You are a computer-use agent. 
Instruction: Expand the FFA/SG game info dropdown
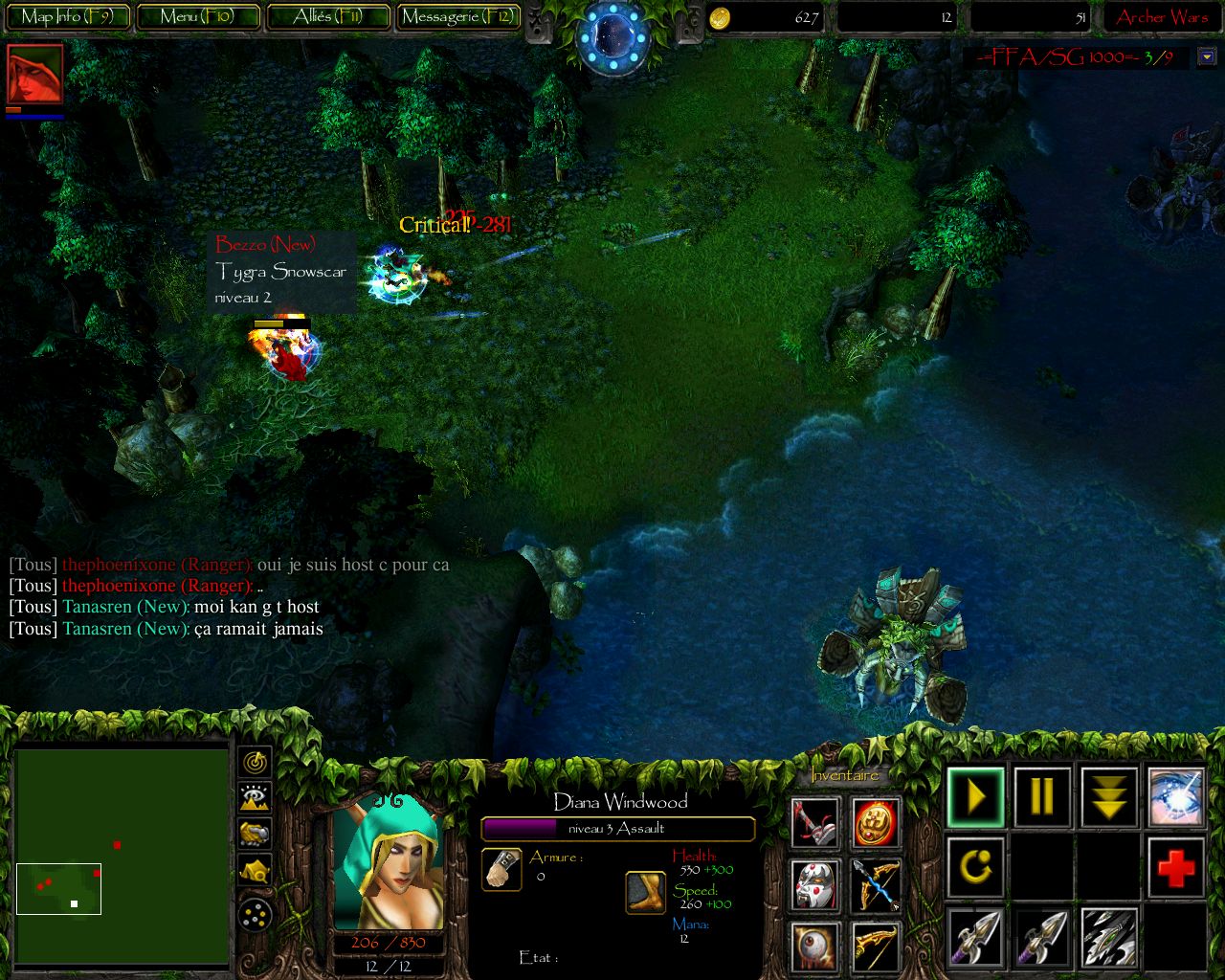pos(1206,56)
